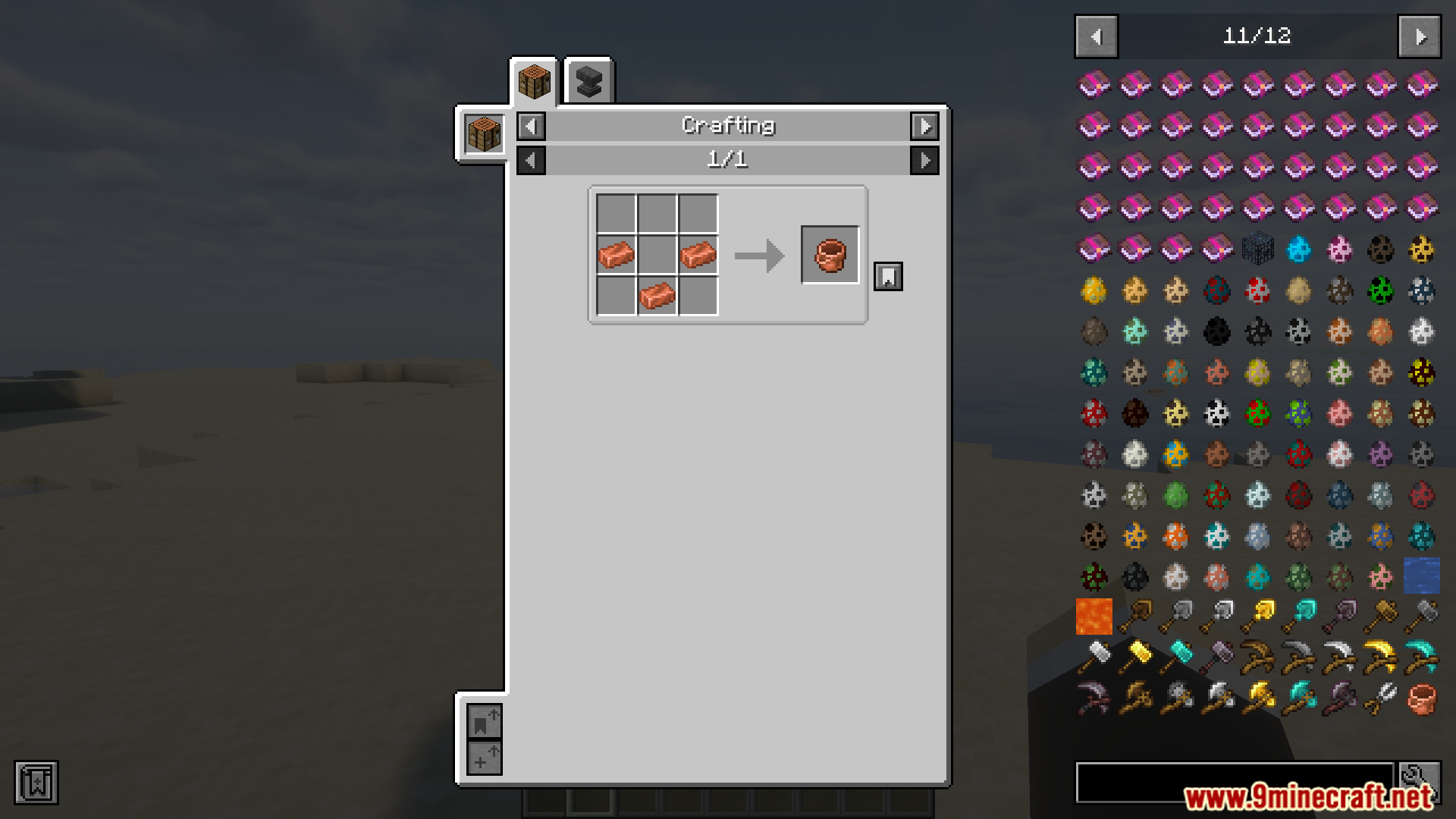
Task: Select a copper ingot in the crafting grid
Action: click(x=617, y=255)
